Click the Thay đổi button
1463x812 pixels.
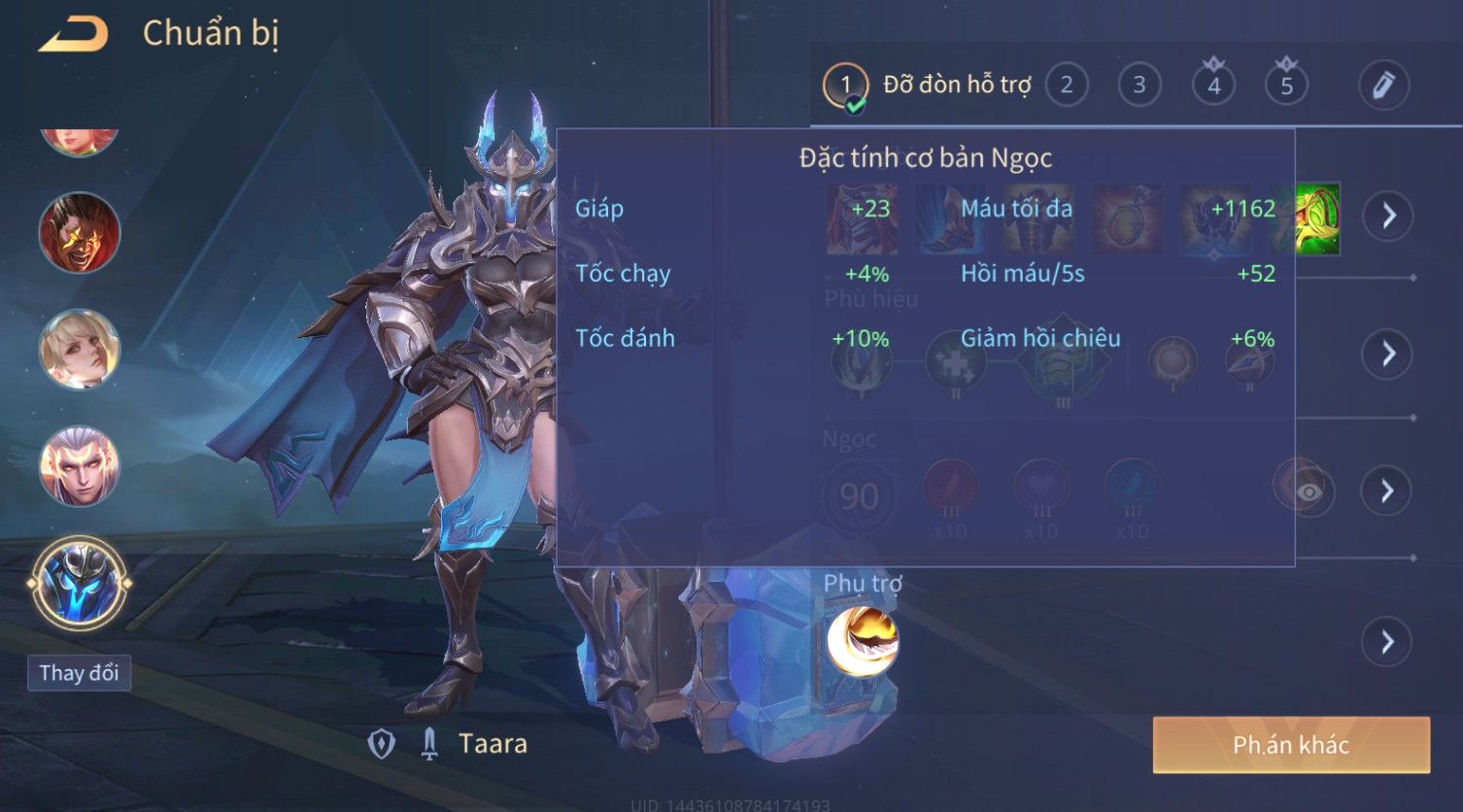point(79,673)
